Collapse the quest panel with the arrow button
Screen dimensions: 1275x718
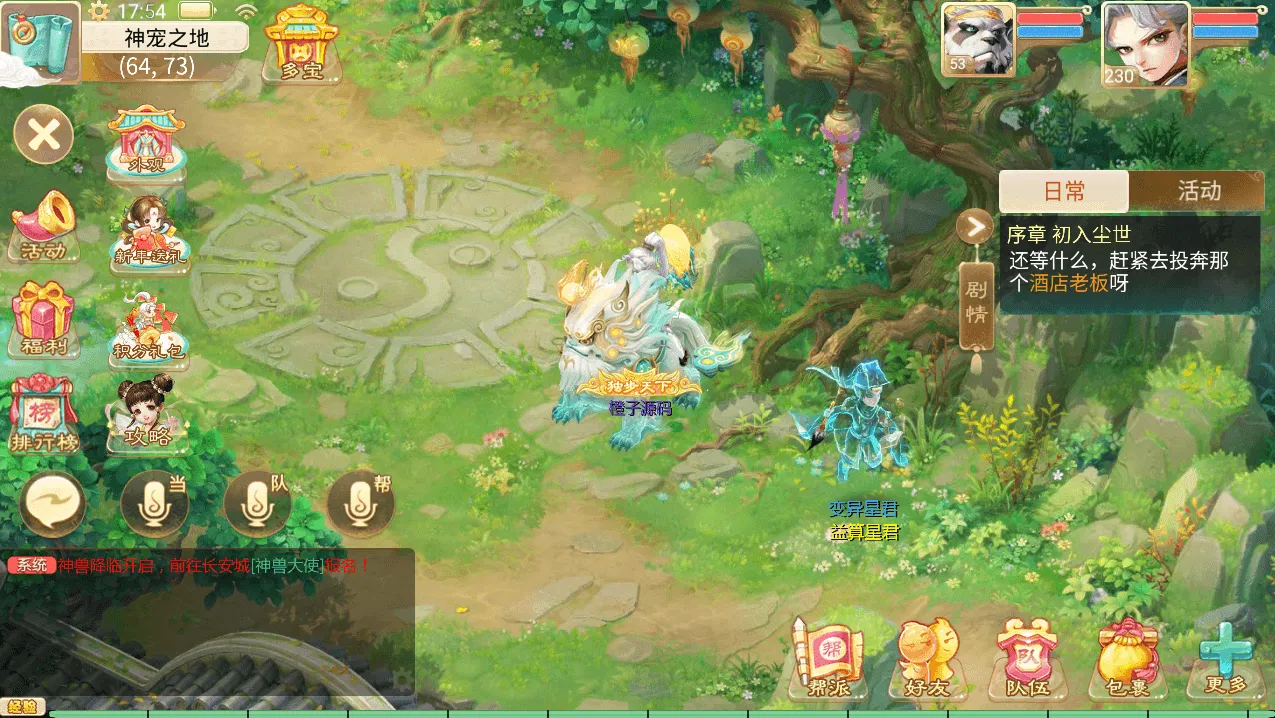pyautogui.click(x=974, y=227)
